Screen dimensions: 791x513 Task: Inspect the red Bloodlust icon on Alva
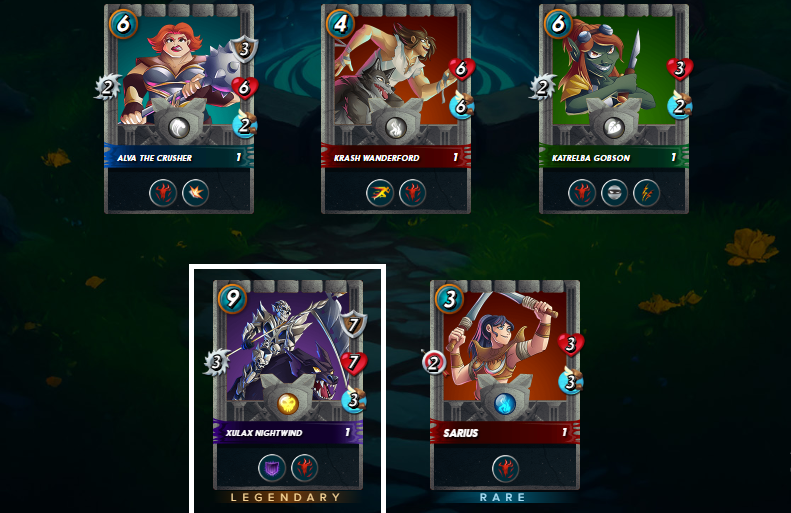(163, 192)
